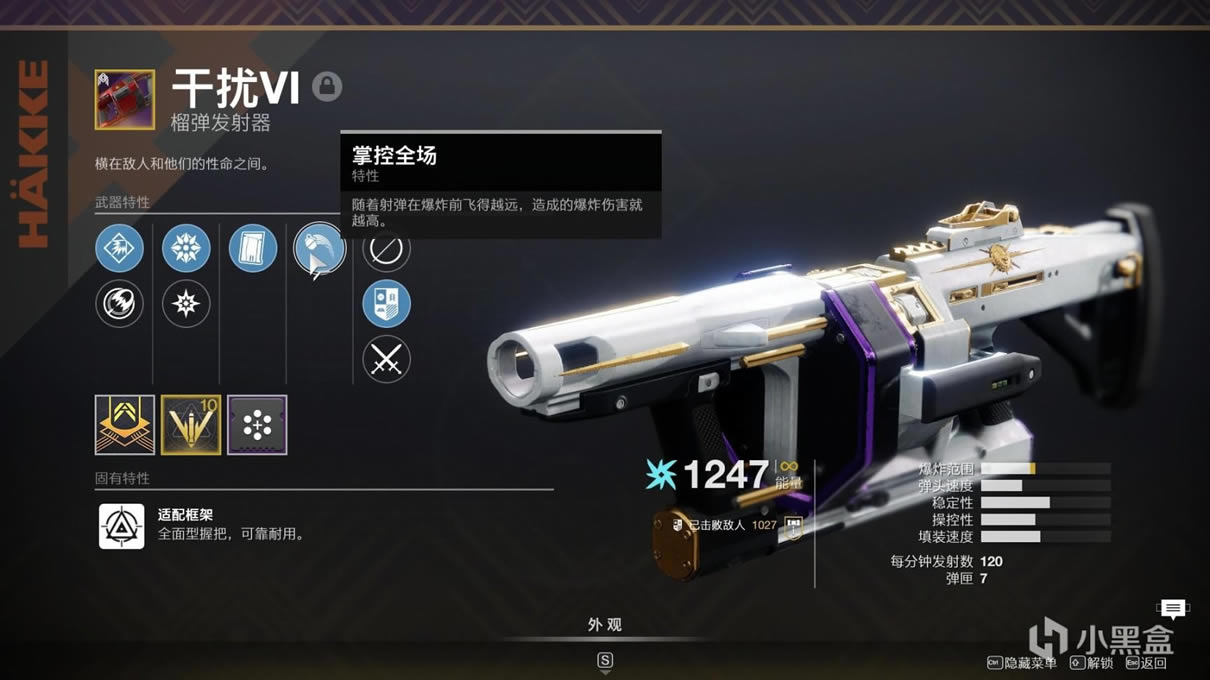
Task: Choose the top perk in the first column
Action: pos(120,248)
